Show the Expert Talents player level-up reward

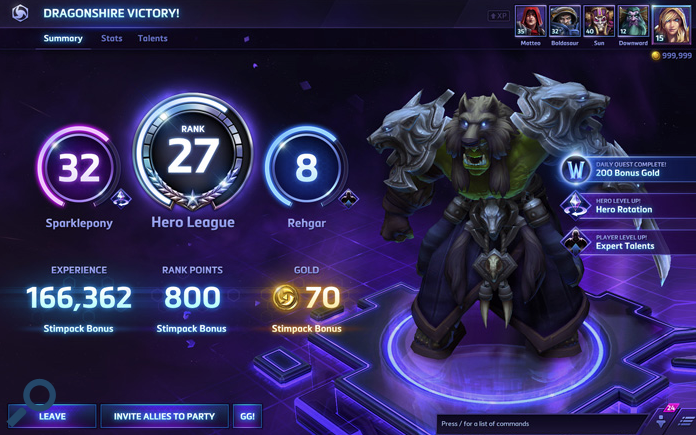pos(625,242)
